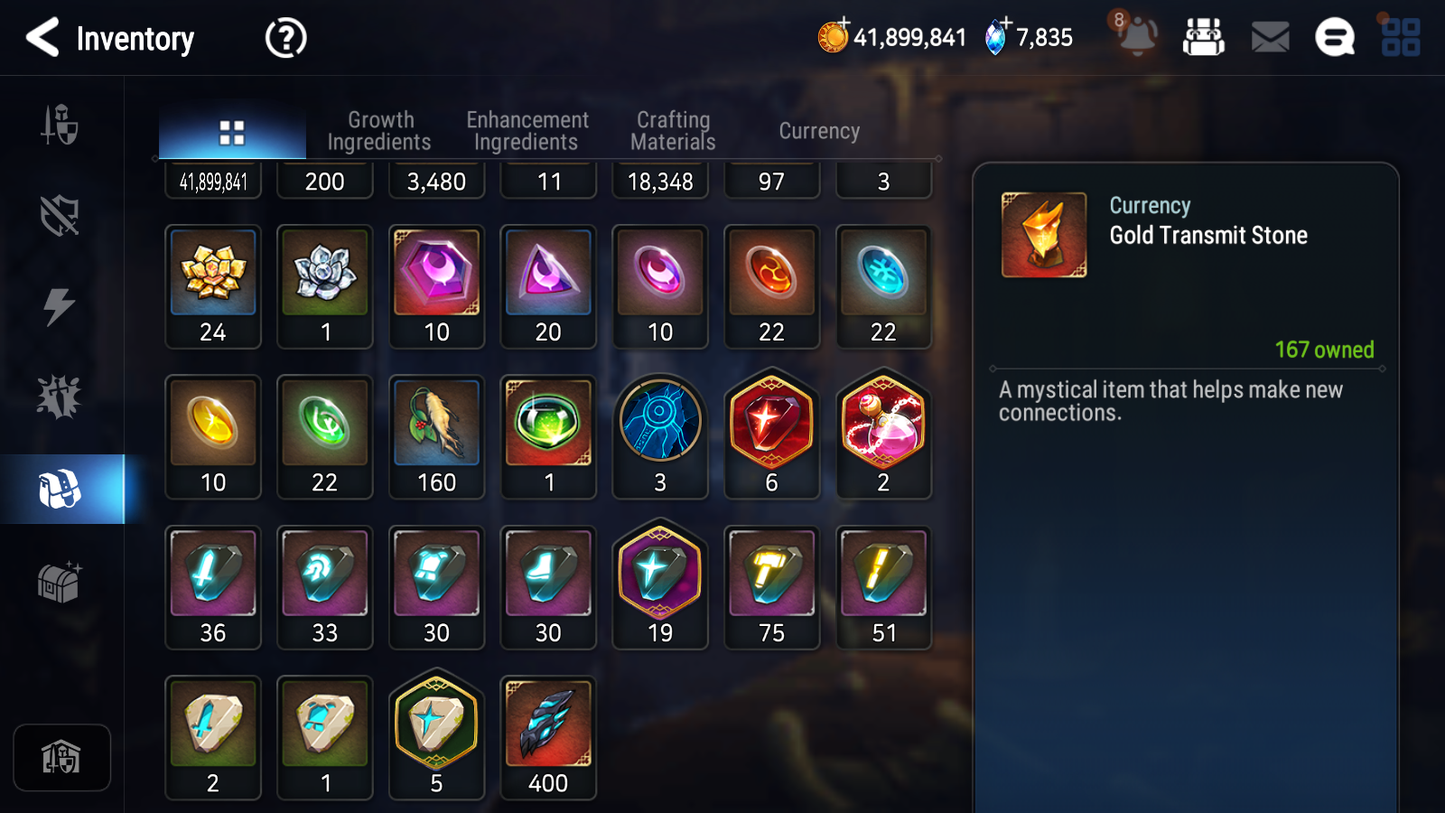Open the treasure chest sidebar icon
This screenshot has height=813, width=1445.
(x=60, y=580)
